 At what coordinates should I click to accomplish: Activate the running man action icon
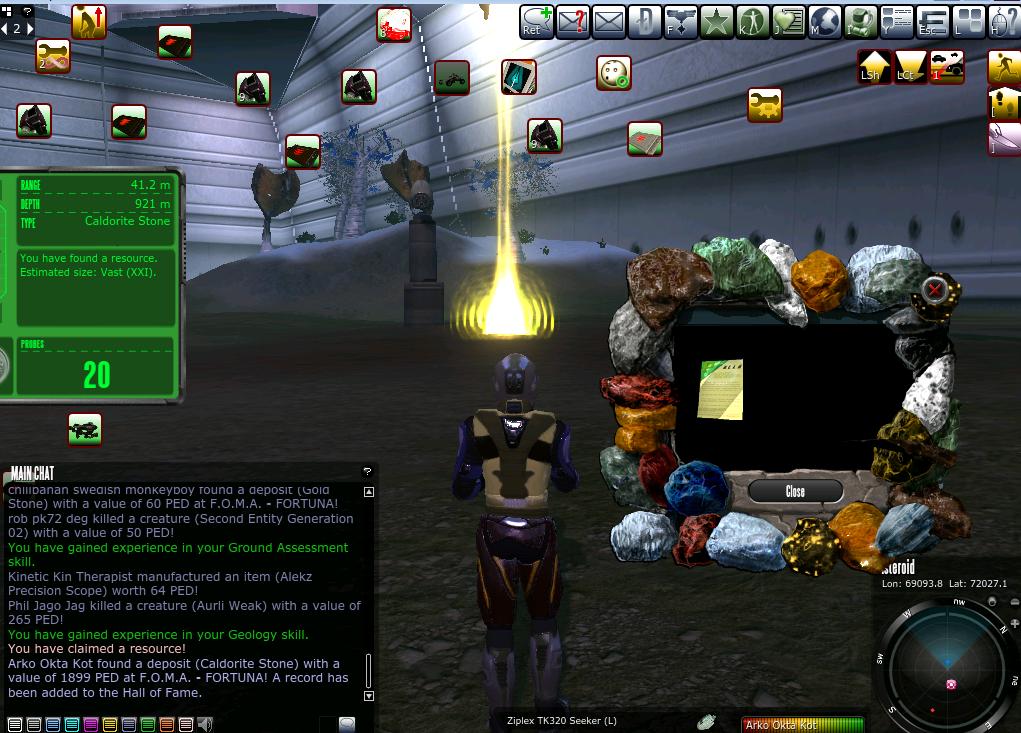coord(1004,66)
